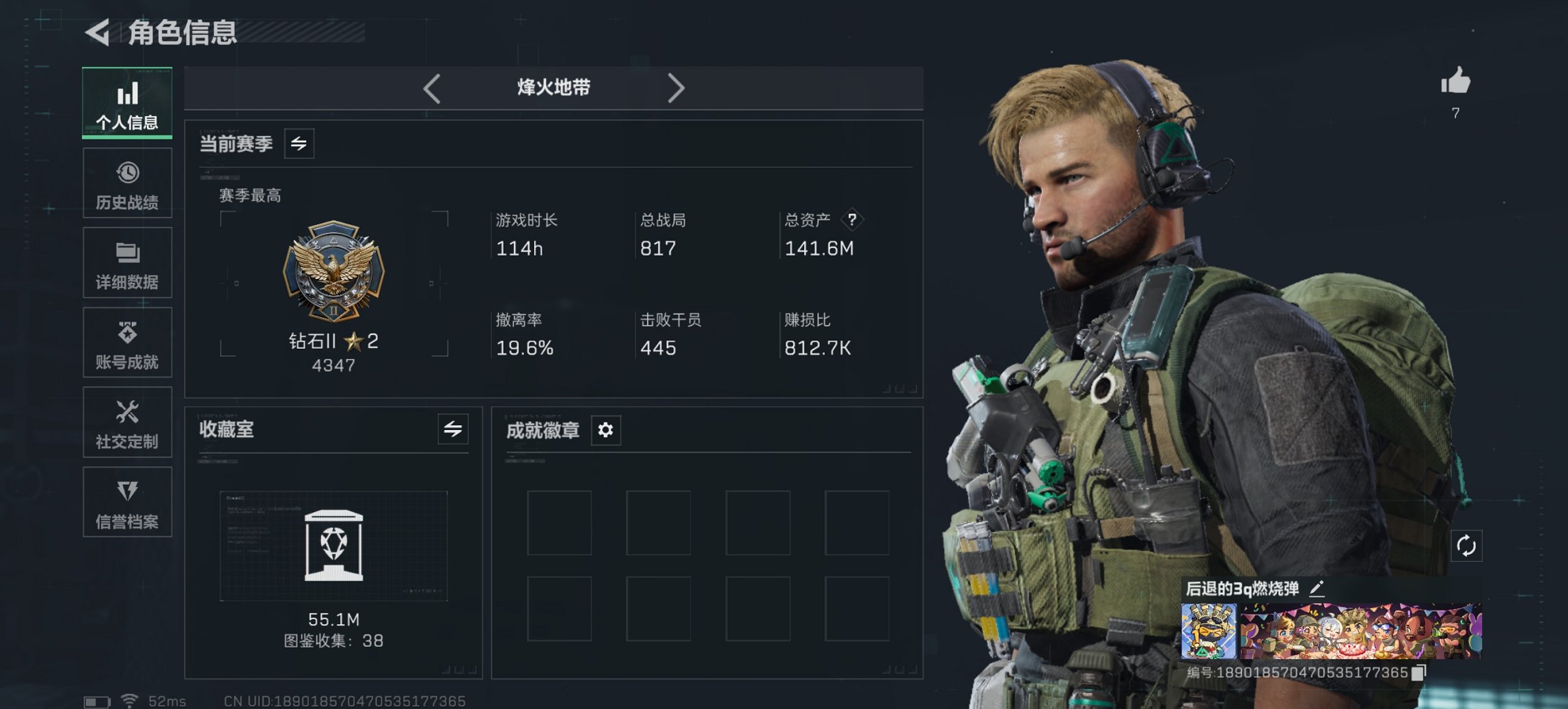This screenshot has height=709, width=1568.
Task: Open 历史战绩 from the sidebar
Action: click(127, 183)
